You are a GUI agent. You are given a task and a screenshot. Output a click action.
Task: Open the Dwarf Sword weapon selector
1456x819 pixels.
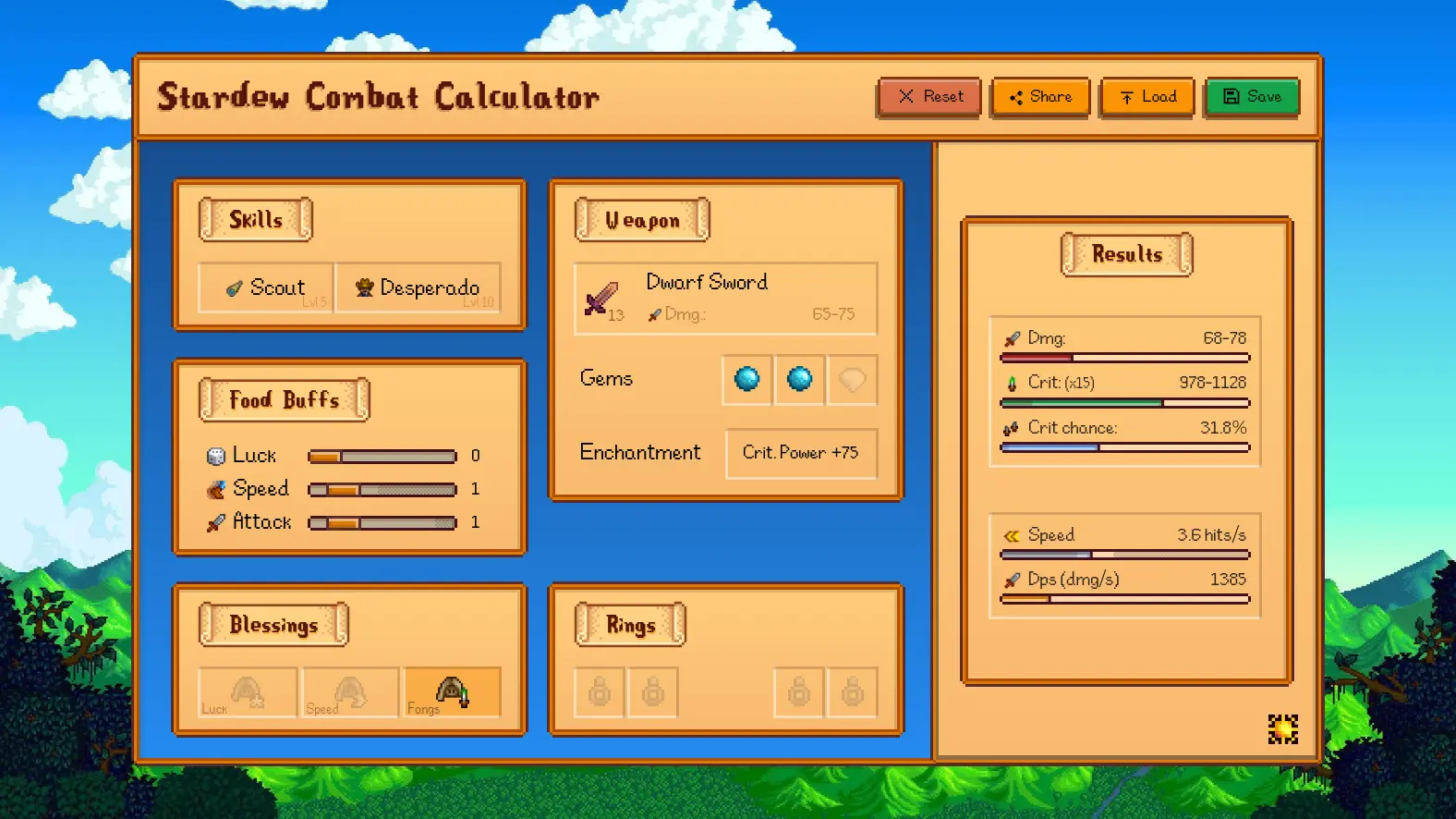point(725,298)
